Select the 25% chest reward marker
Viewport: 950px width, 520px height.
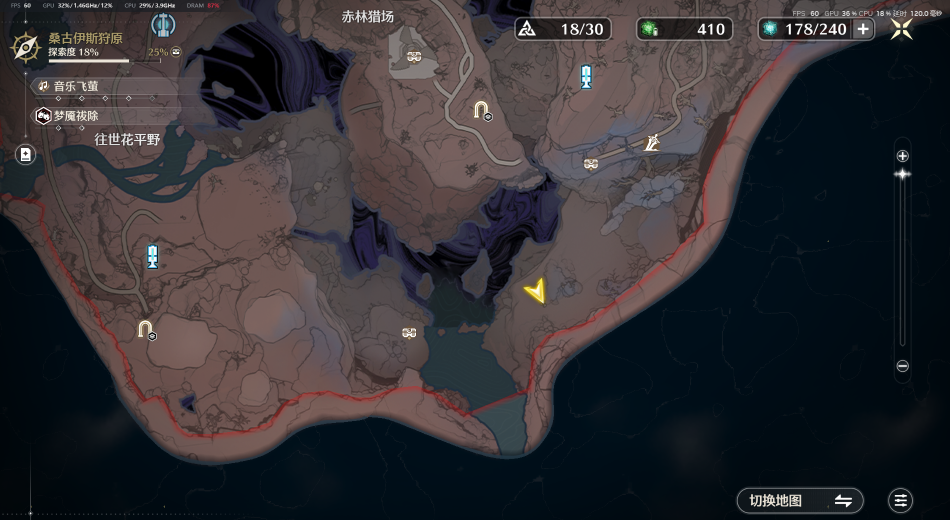(x=176, y=52)
